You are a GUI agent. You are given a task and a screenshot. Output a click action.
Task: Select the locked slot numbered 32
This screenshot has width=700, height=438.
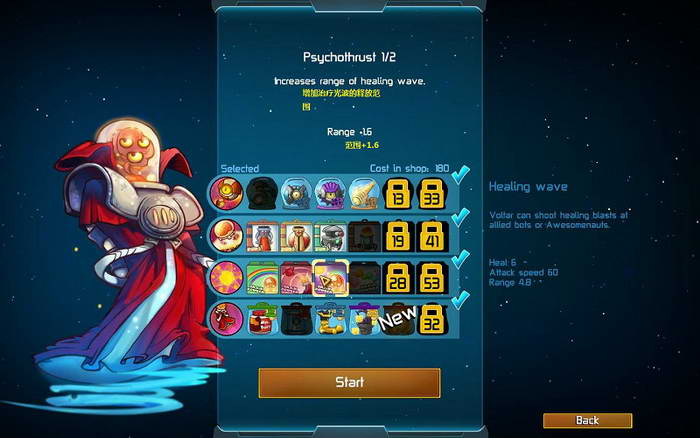(x=432, y=319)
